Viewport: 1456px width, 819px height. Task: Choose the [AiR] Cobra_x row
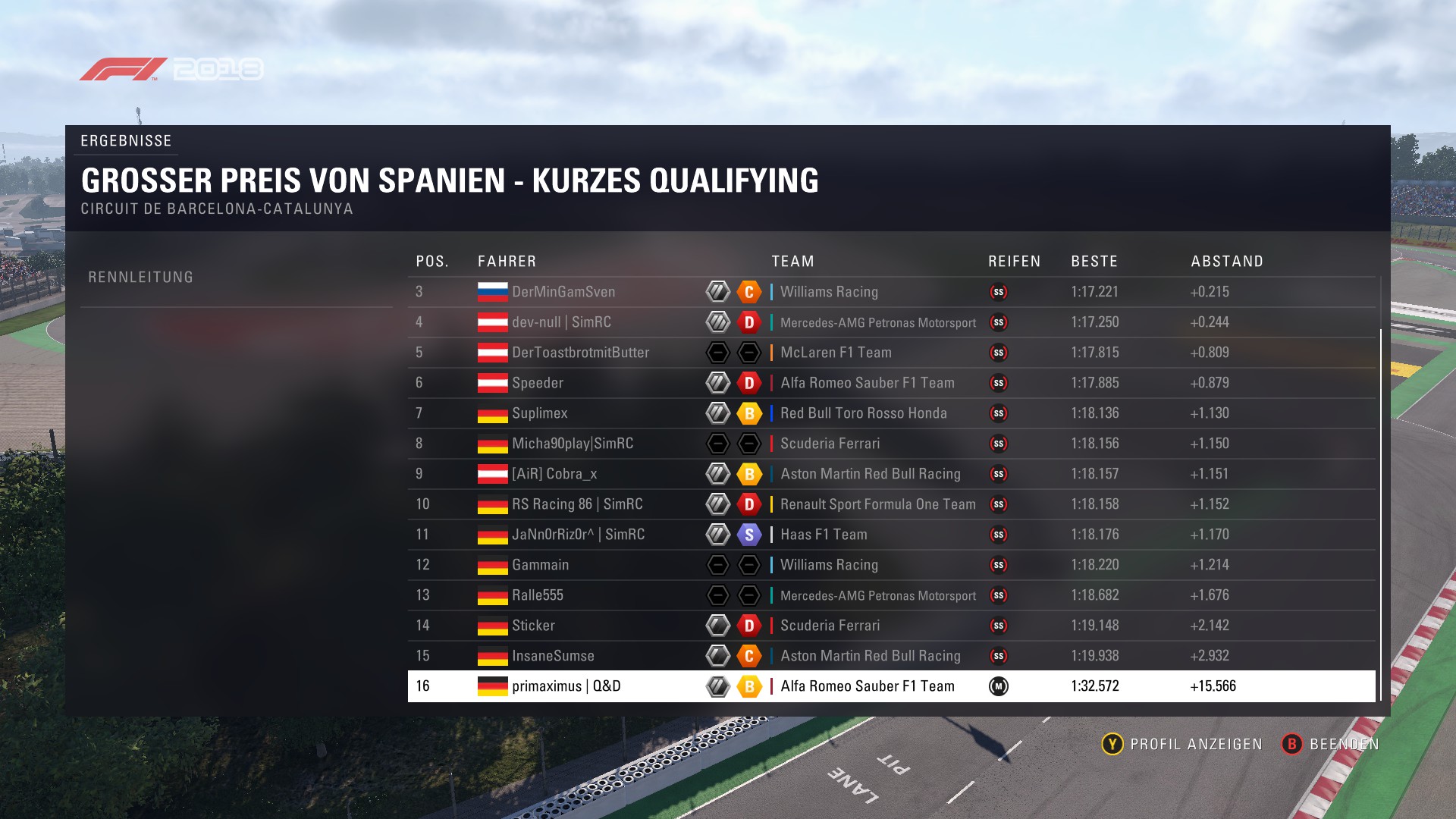pos(554,474)
